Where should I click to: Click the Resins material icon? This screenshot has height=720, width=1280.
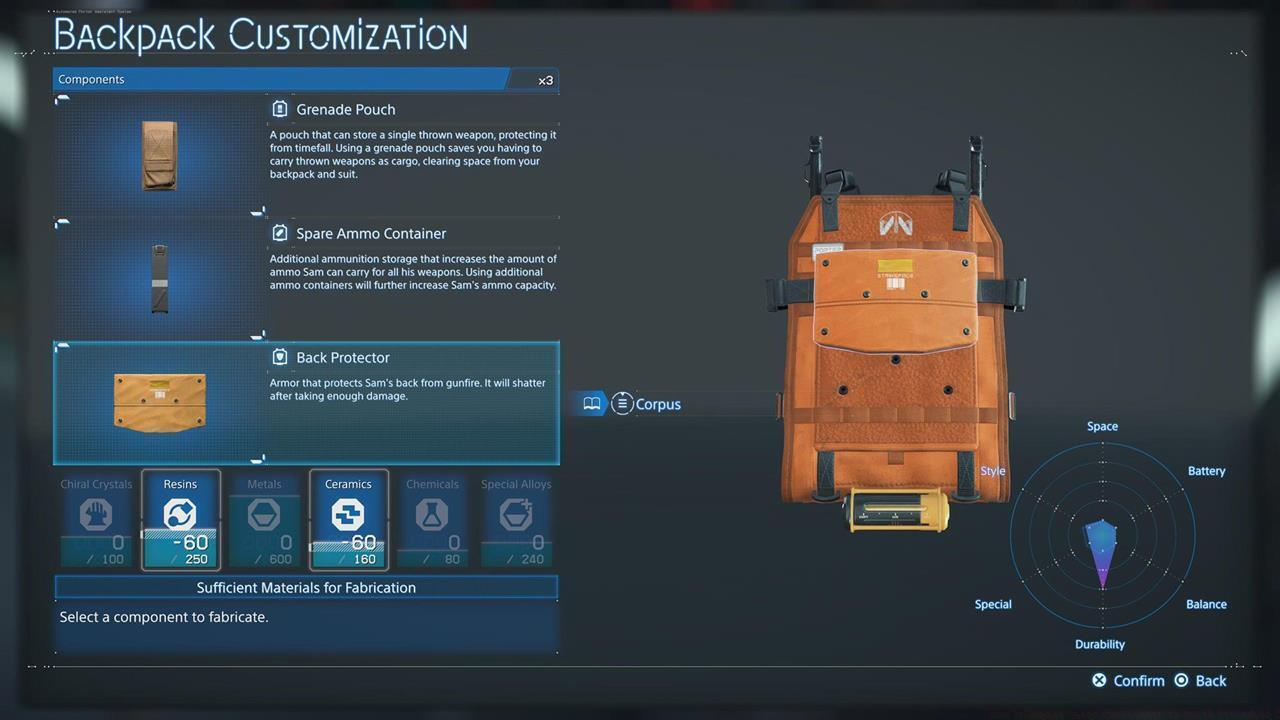[x=180, y=515]
